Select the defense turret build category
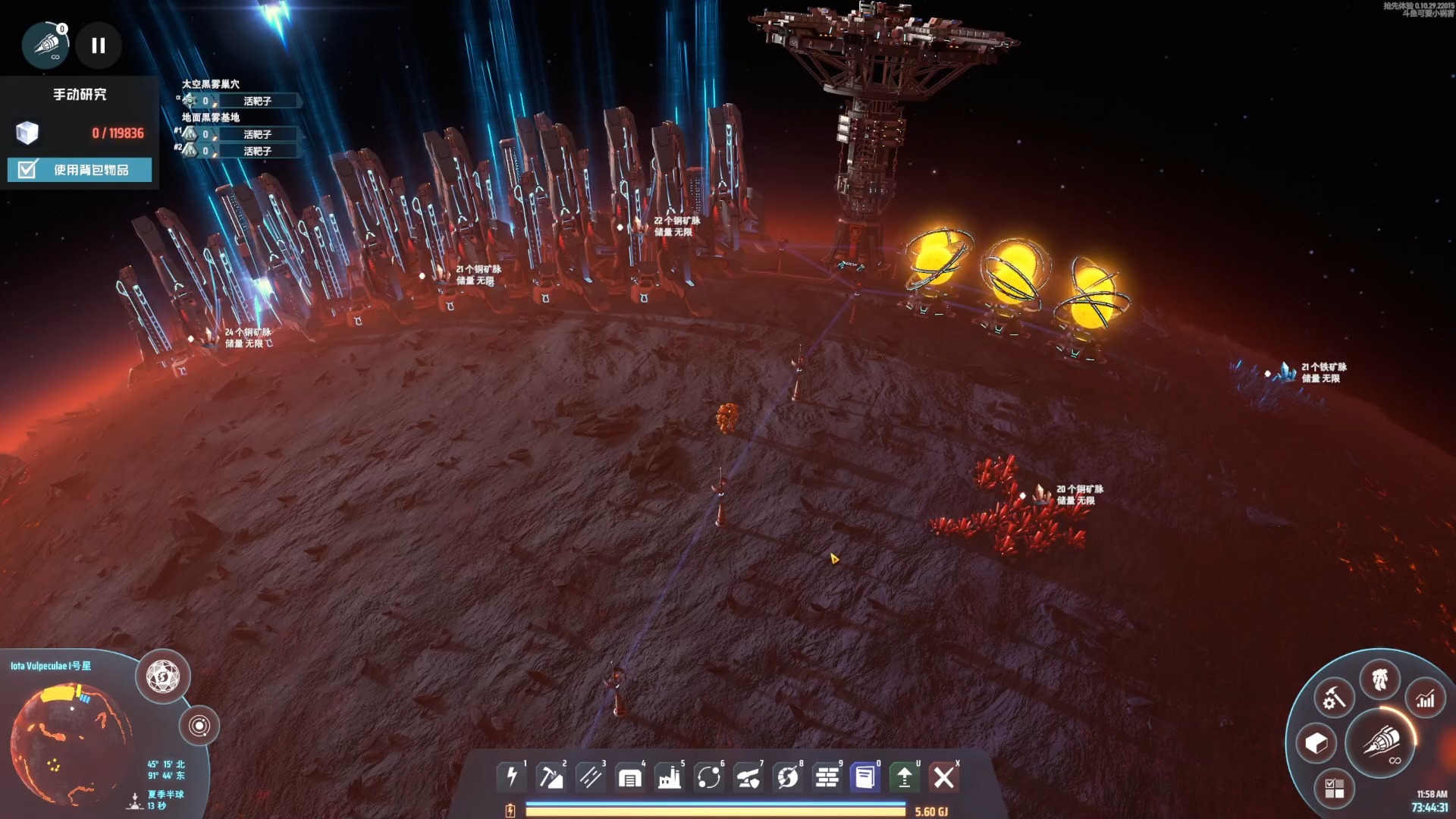 tap(748, 777)
